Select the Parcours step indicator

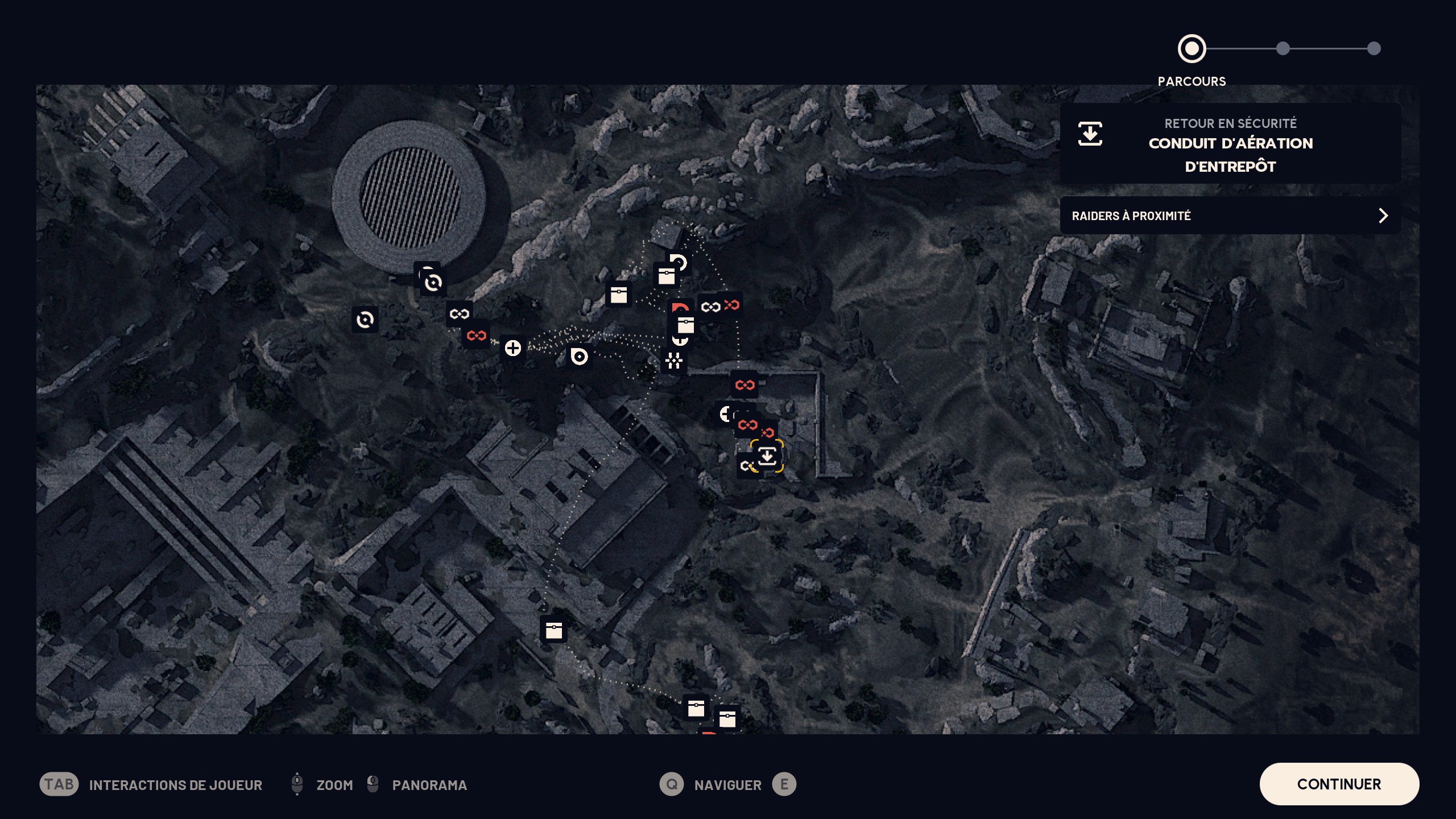pos(1192,49)
